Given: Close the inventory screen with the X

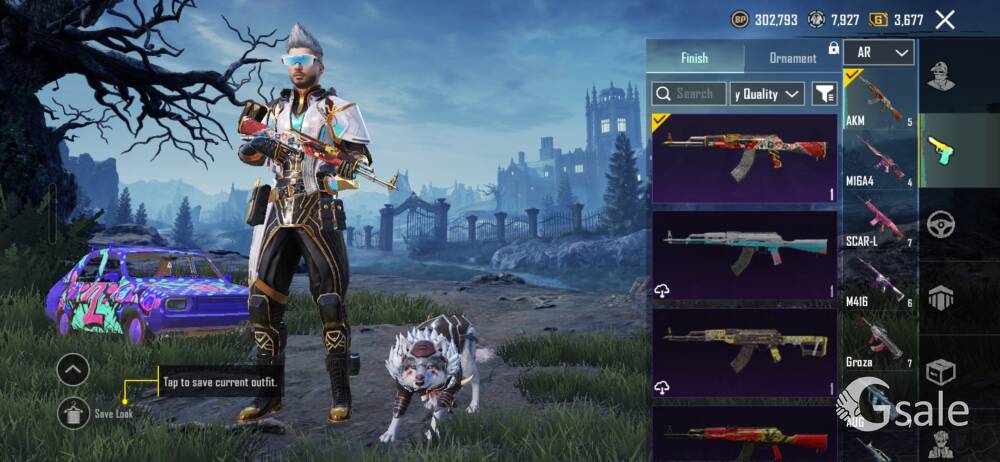Looking at the screenshot, I should tap(944, 19).
